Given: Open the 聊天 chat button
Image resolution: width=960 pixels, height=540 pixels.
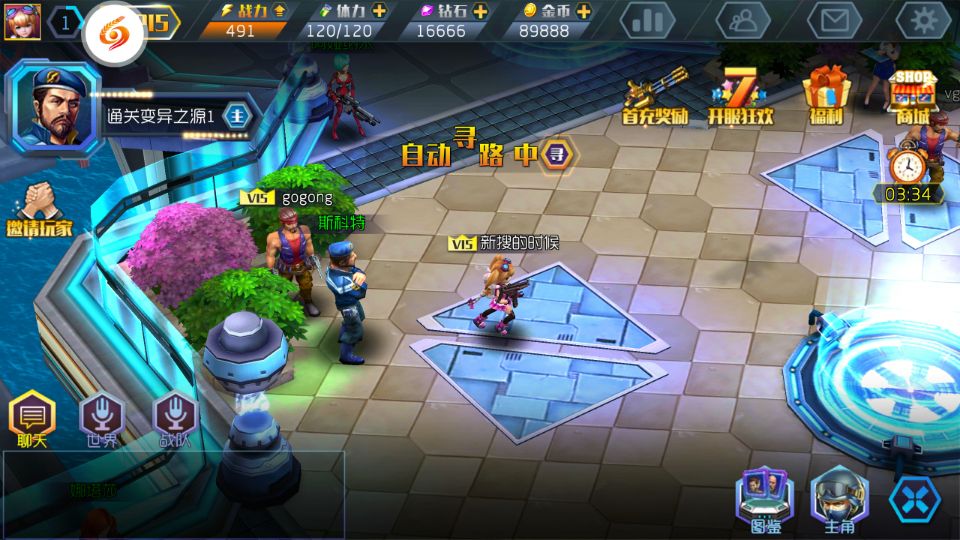Looking at the screenshot, I should [32, 418].
